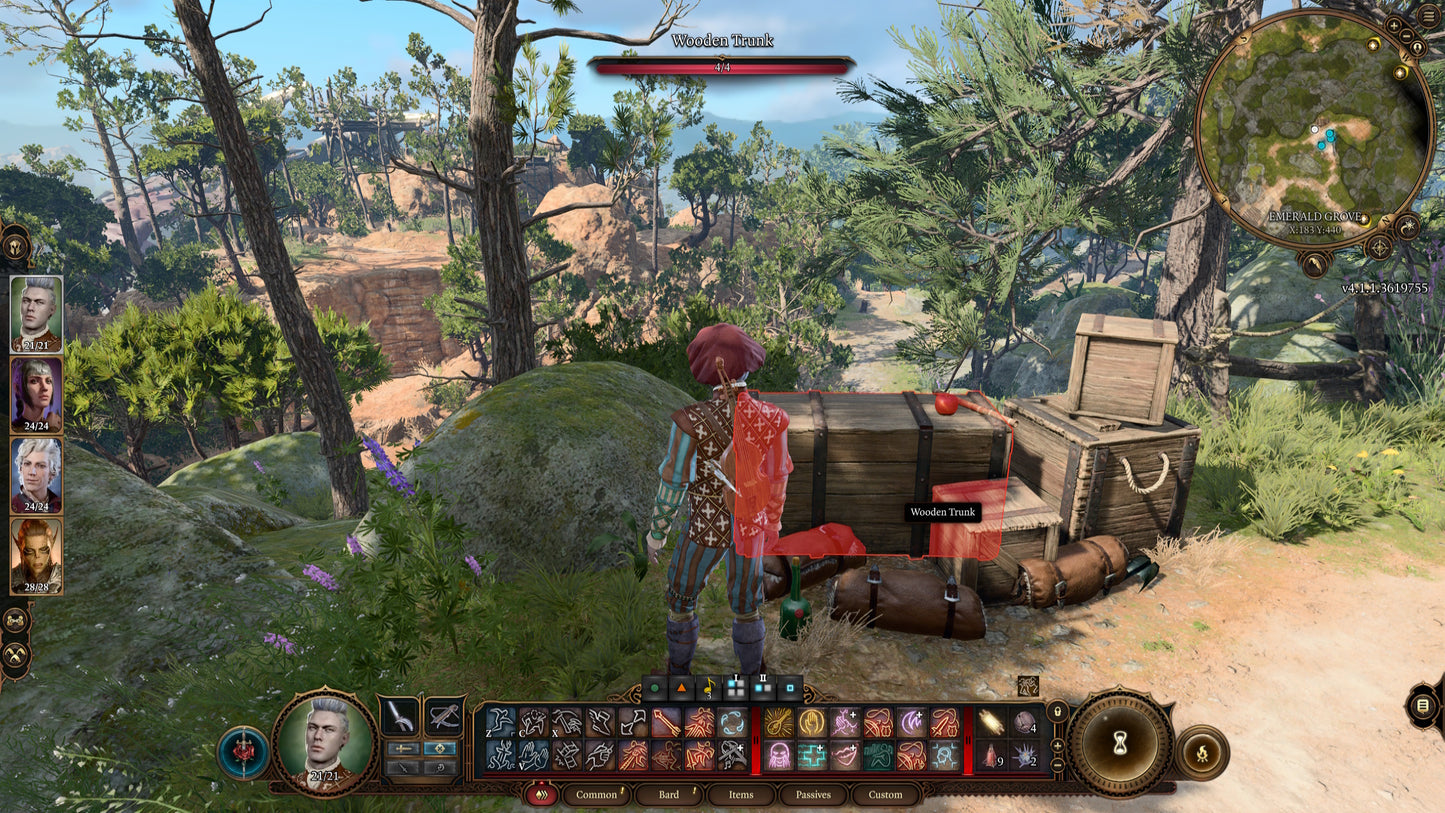This screenshot has width=1445, height=813.
Task: Click minus to remove a hotbar row
Action: click(x=1057, y=765)
